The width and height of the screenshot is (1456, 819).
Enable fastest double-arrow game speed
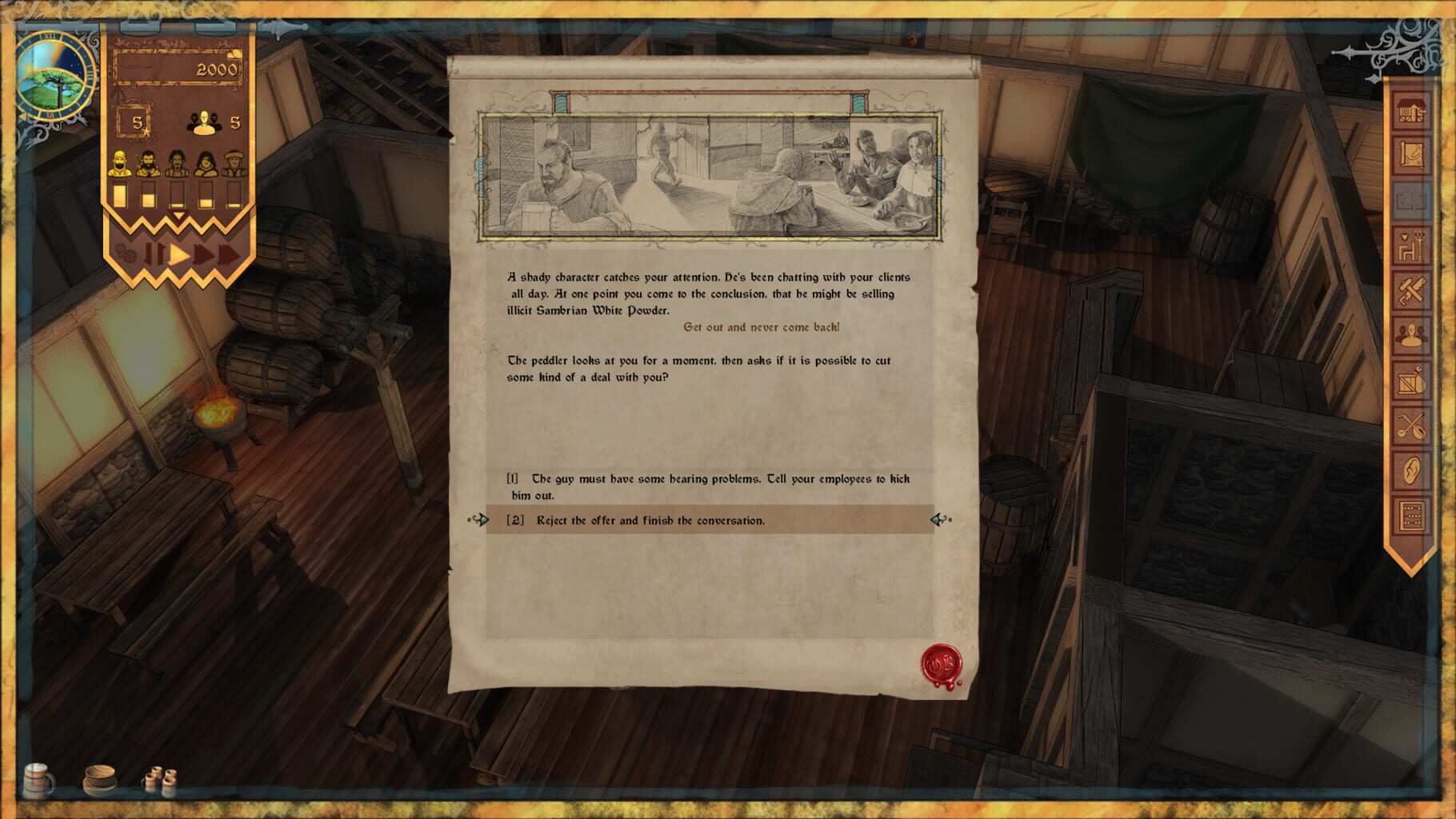point(227,253)
